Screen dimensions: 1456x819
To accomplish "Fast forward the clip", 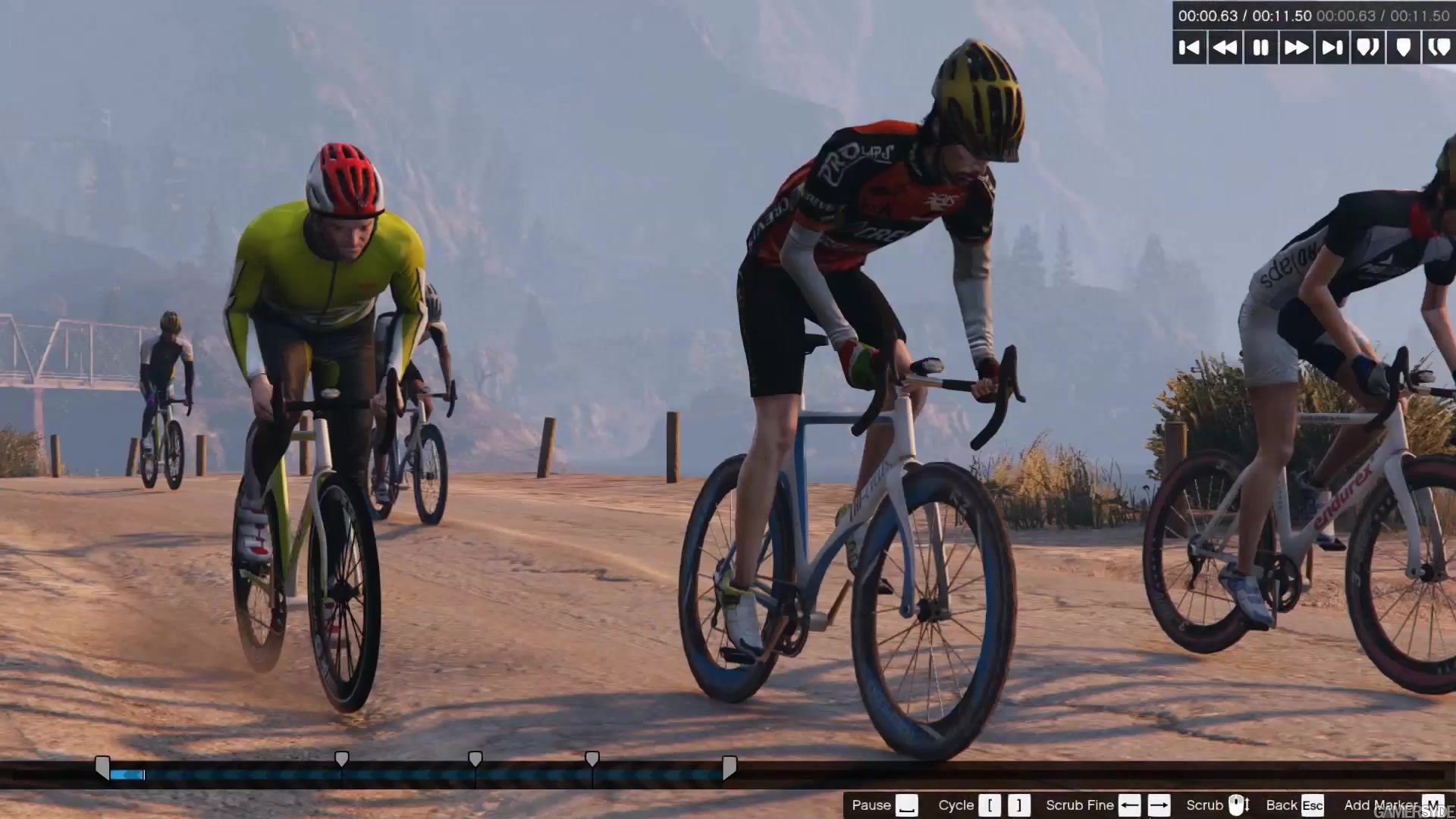I will pyautogui.click(x=1297, y=48).
